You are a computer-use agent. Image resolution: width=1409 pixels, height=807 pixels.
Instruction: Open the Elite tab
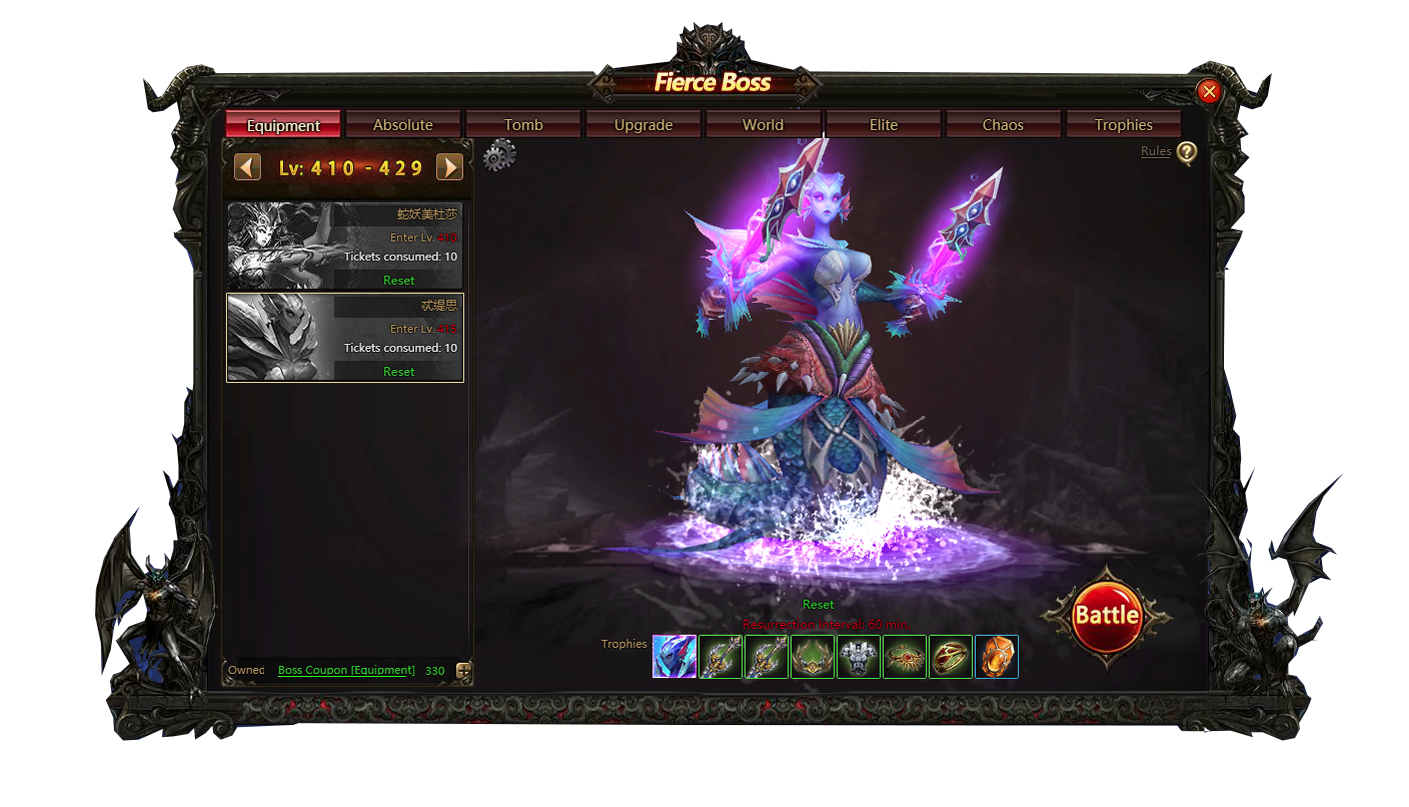coord(883,125)
